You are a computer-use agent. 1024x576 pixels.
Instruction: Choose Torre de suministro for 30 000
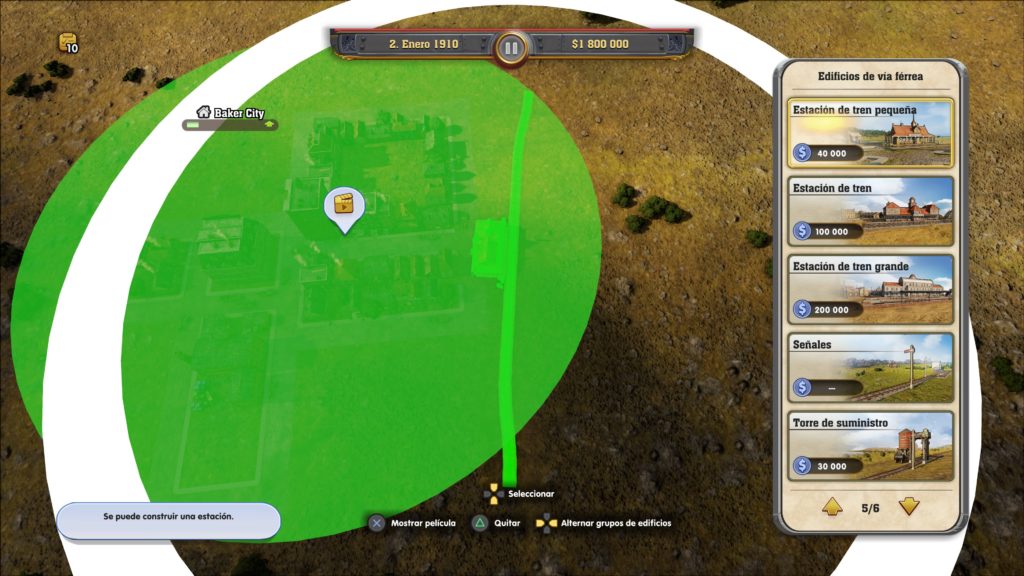tap(870, 446)
